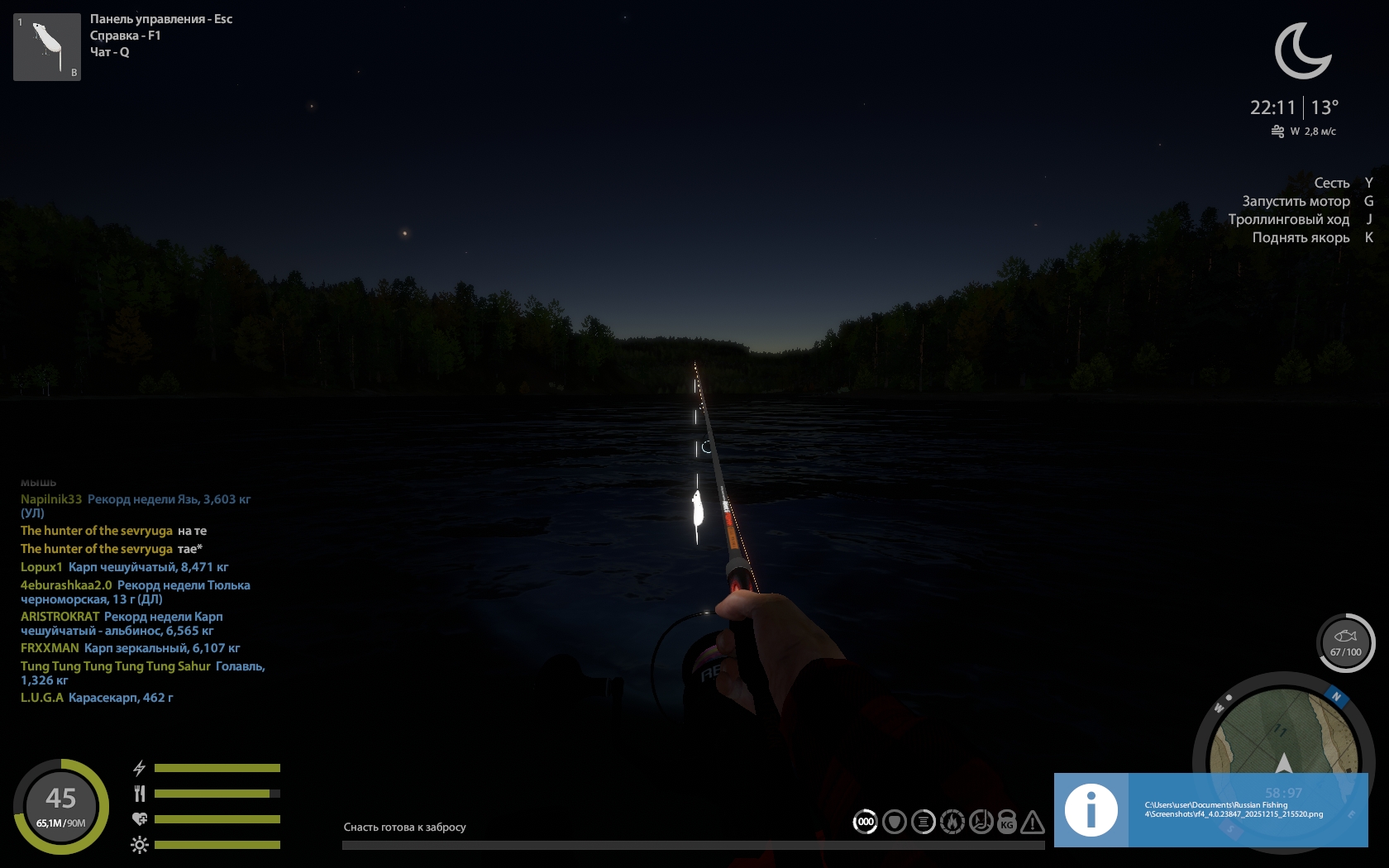Click FRXXMAN's mirror carp catch message
The width and height of the screenshot is (1389, 868).
(162, 648)
